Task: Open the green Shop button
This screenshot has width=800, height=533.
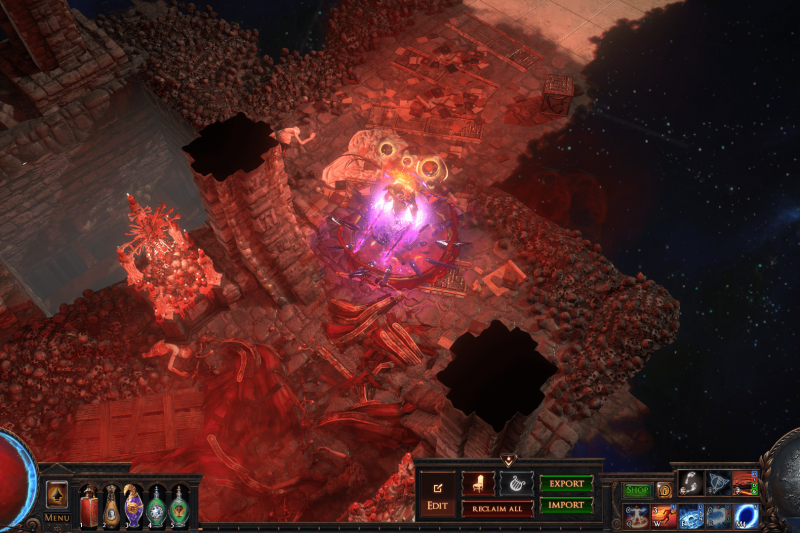Action: 637,490
